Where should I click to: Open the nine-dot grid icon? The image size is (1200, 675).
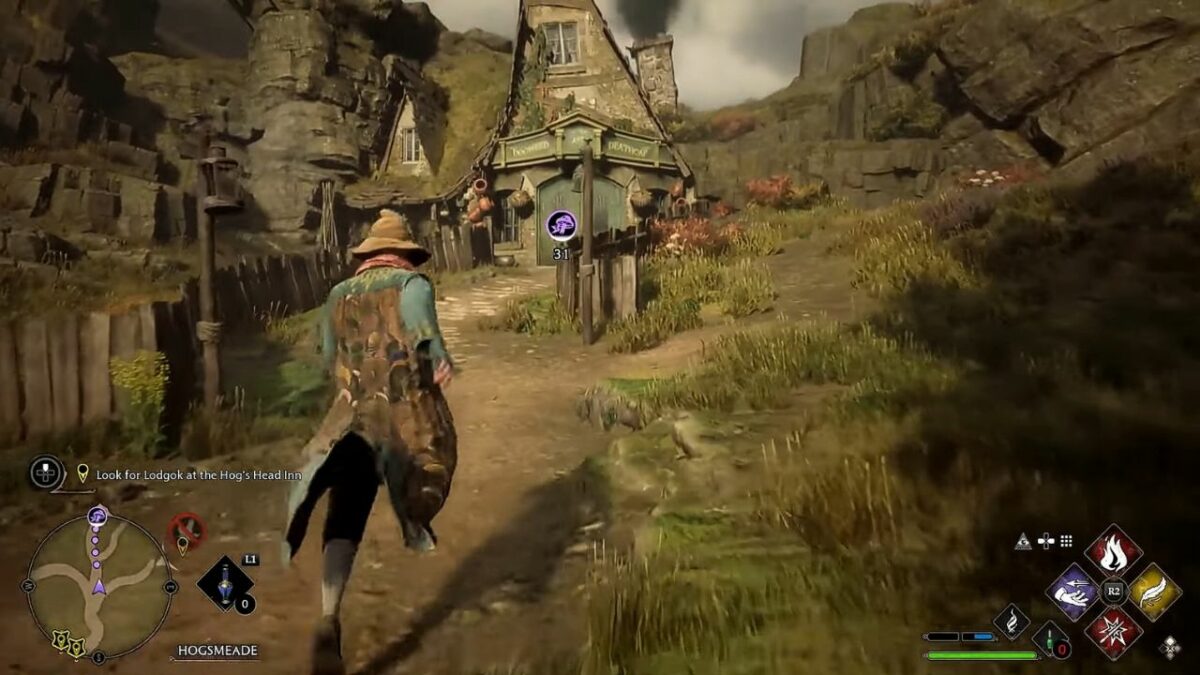point(1066,541)
